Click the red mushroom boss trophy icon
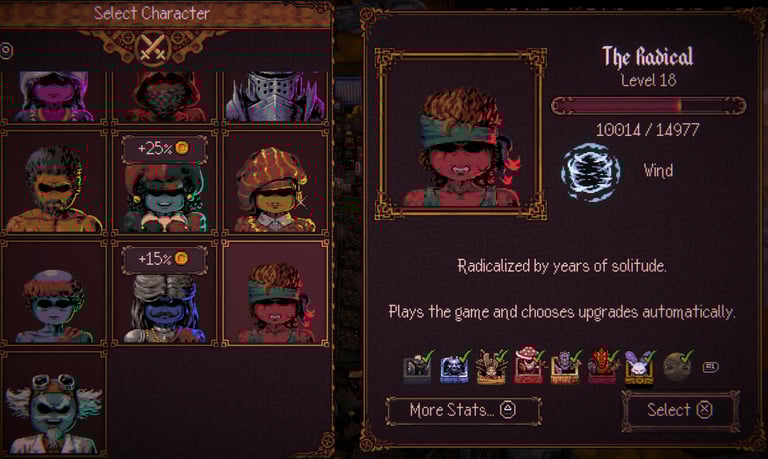 click(527, 367)
